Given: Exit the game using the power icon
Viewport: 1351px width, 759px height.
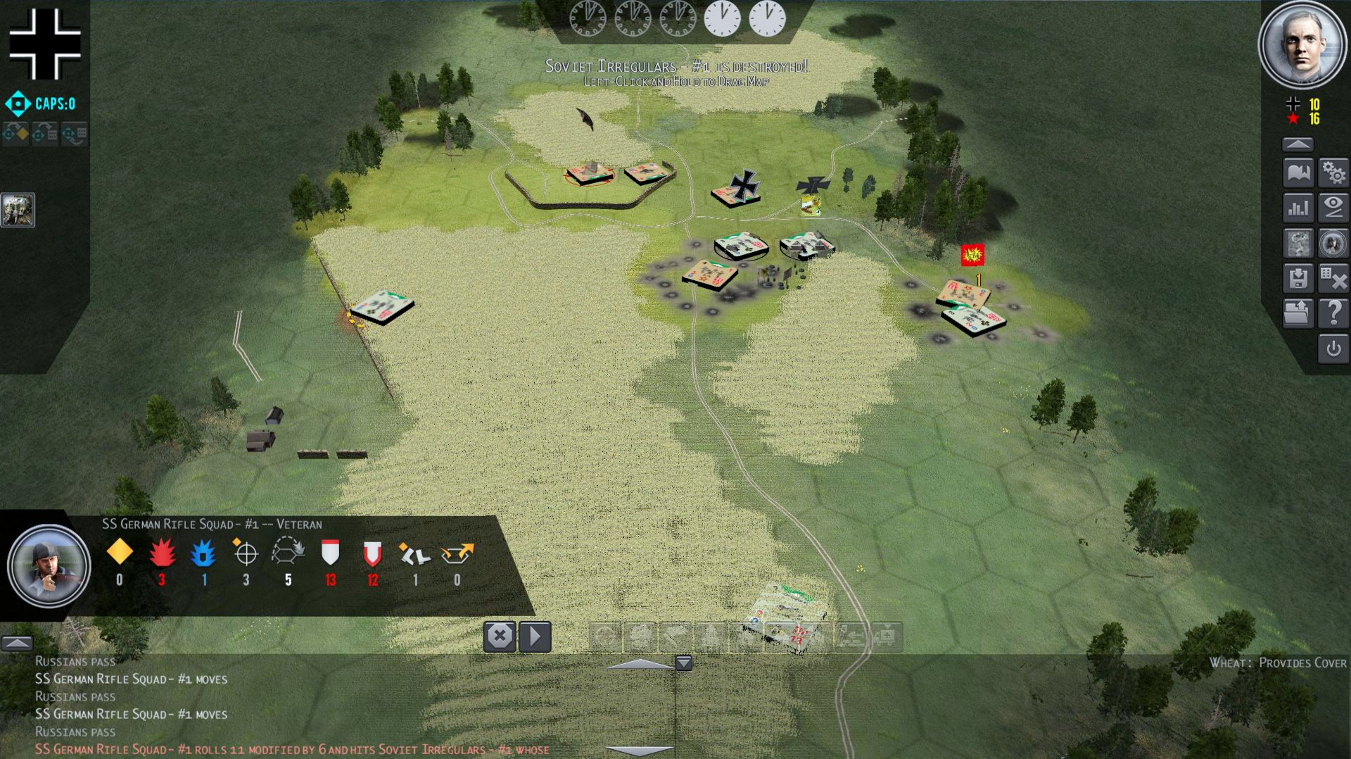Looking at the screenshot, I should coord(1331,348).
